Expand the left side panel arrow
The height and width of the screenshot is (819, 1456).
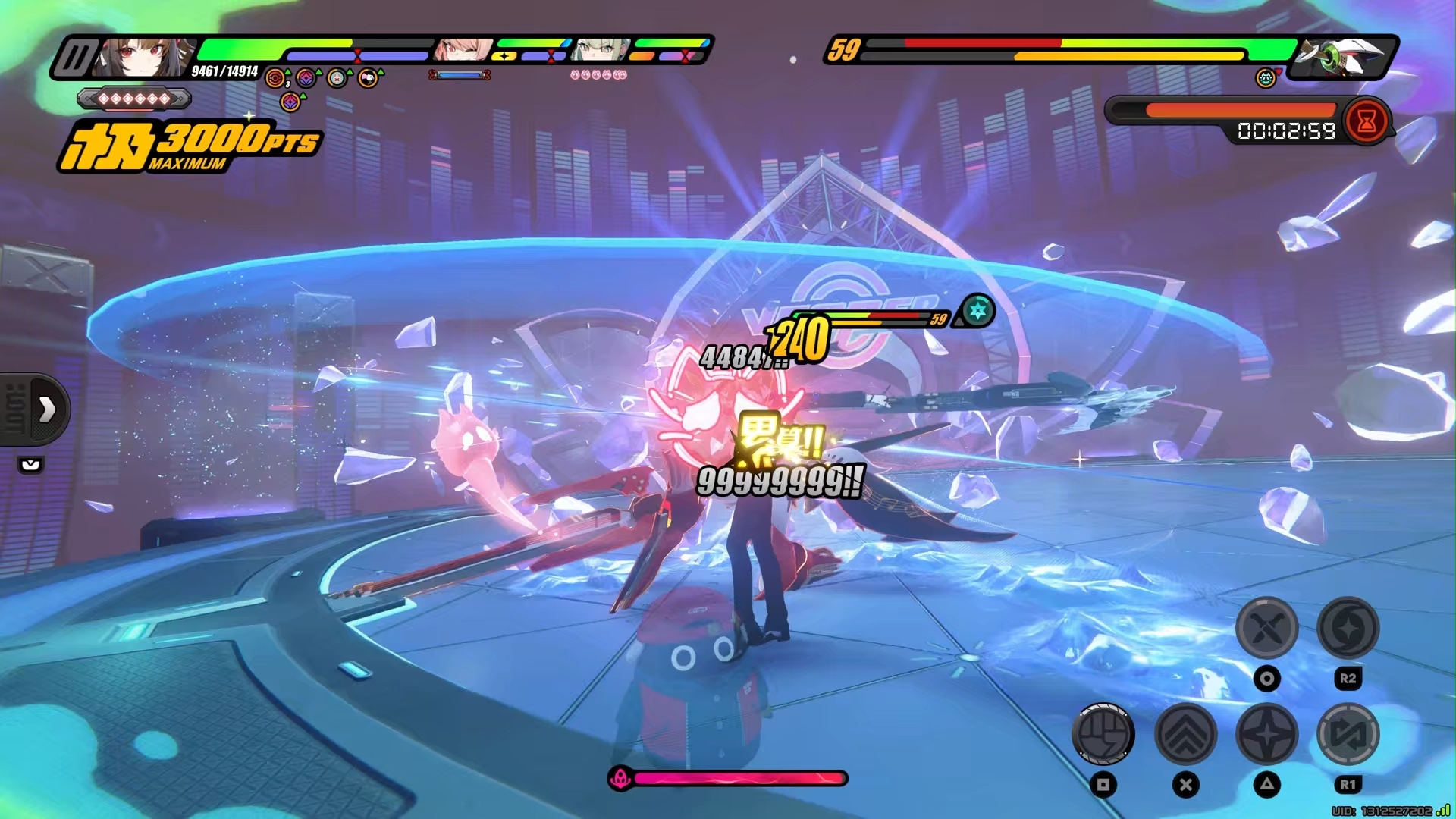pos(47,409)
